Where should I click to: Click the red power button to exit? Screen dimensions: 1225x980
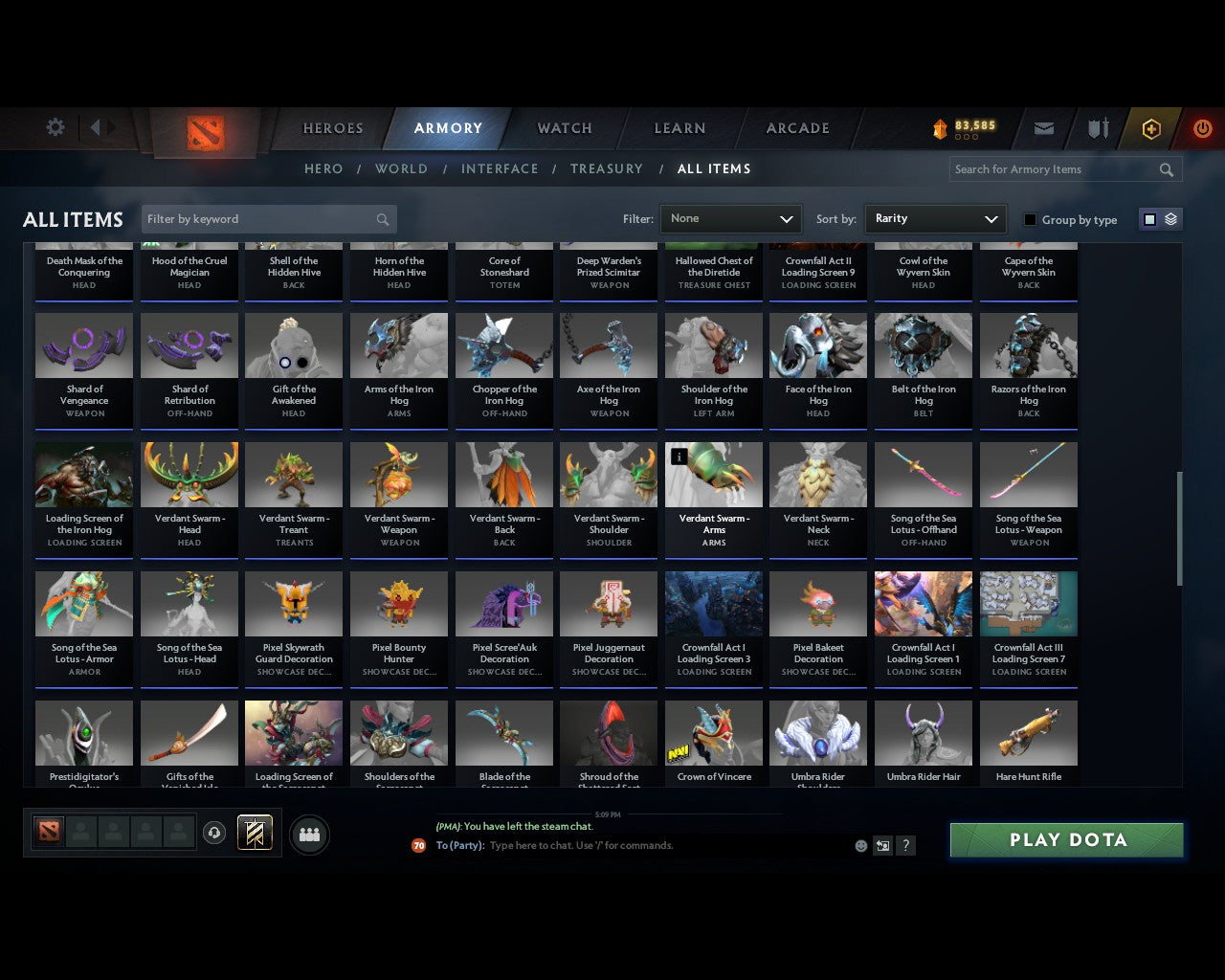point(1202,127)
